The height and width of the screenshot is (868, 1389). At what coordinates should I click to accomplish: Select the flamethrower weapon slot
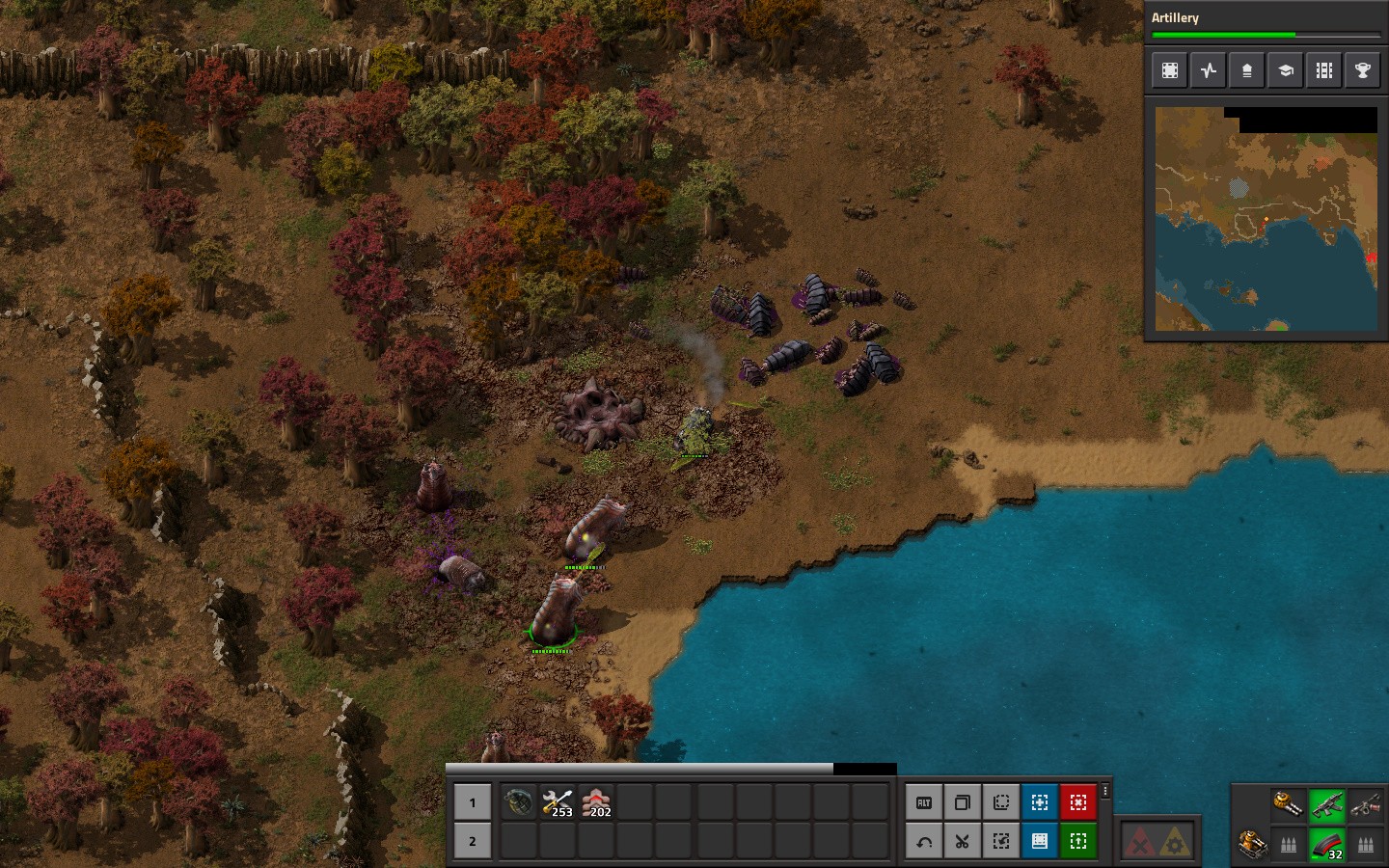pos(1366,804)
